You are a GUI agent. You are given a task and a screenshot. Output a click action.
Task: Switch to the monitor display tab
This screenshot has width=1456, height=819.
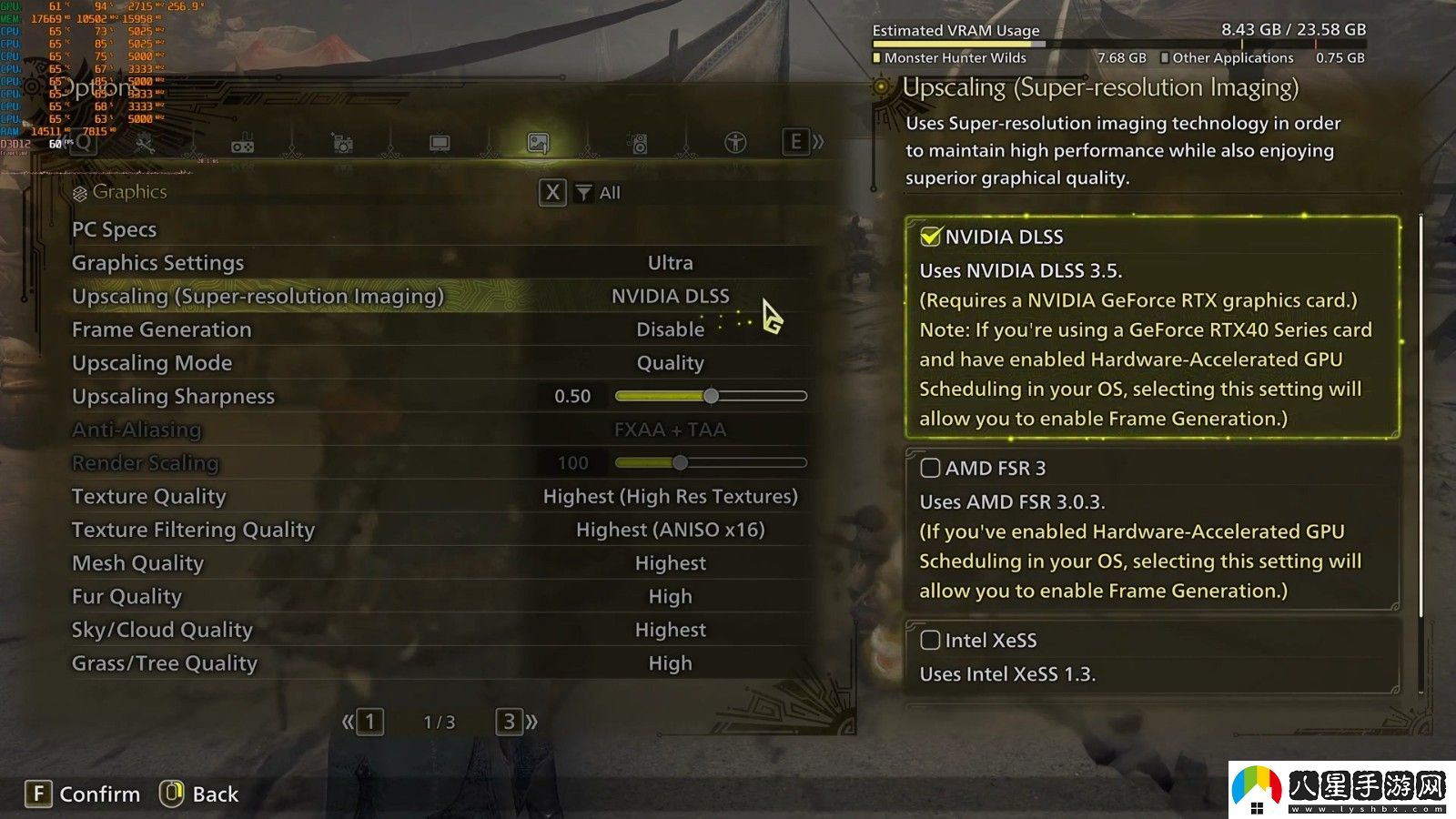pos(440,143)
